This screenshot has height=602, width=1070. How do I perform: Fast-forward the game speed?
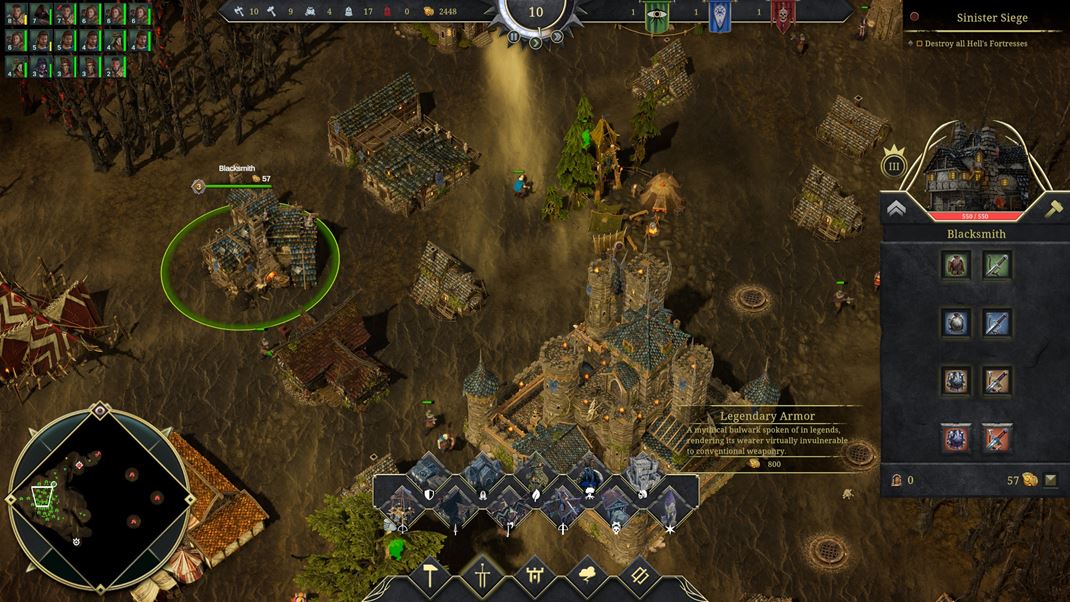click(557, 38)
